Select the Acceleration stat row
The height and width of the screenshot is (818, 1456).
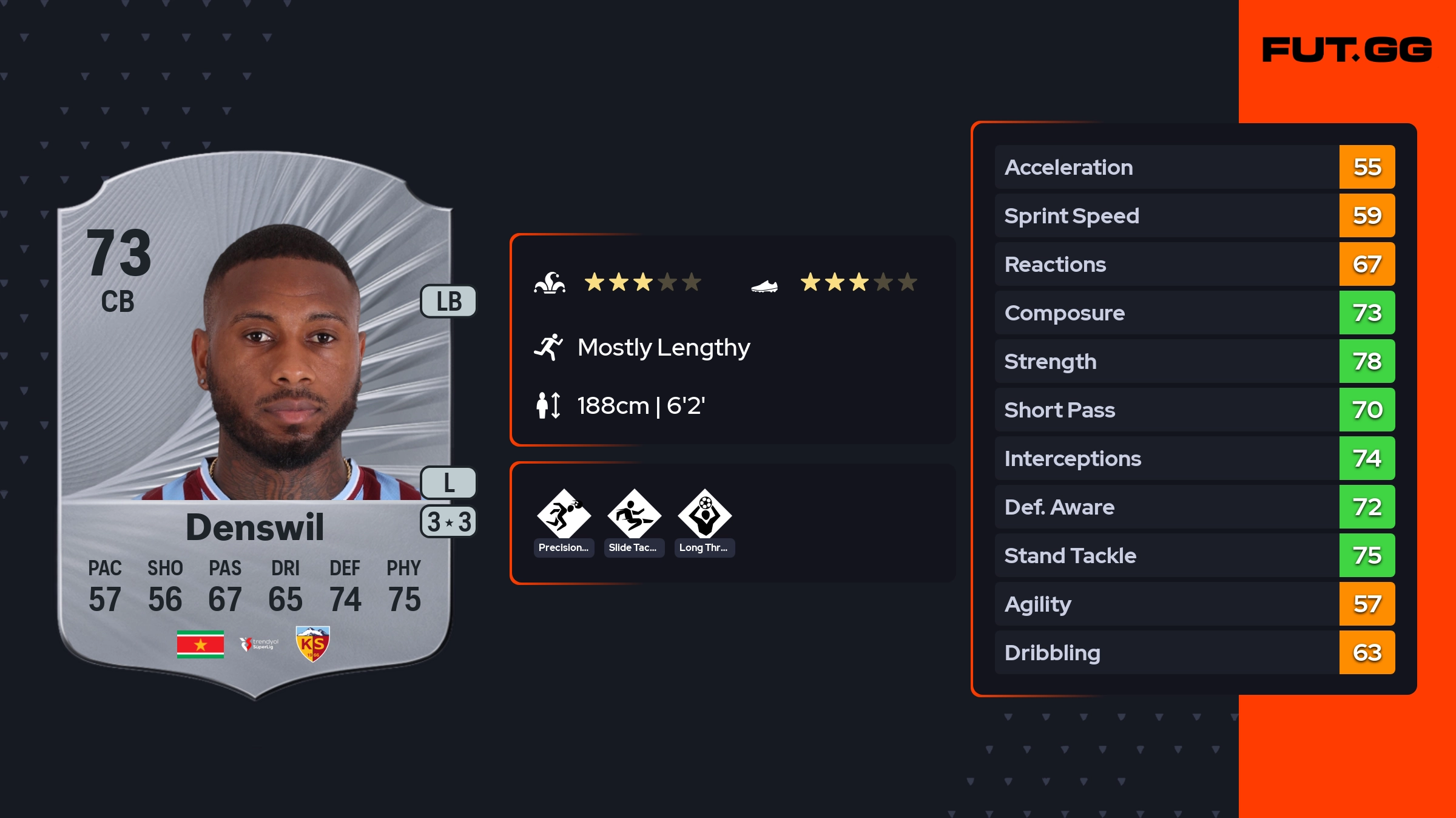pos(1194,167)
